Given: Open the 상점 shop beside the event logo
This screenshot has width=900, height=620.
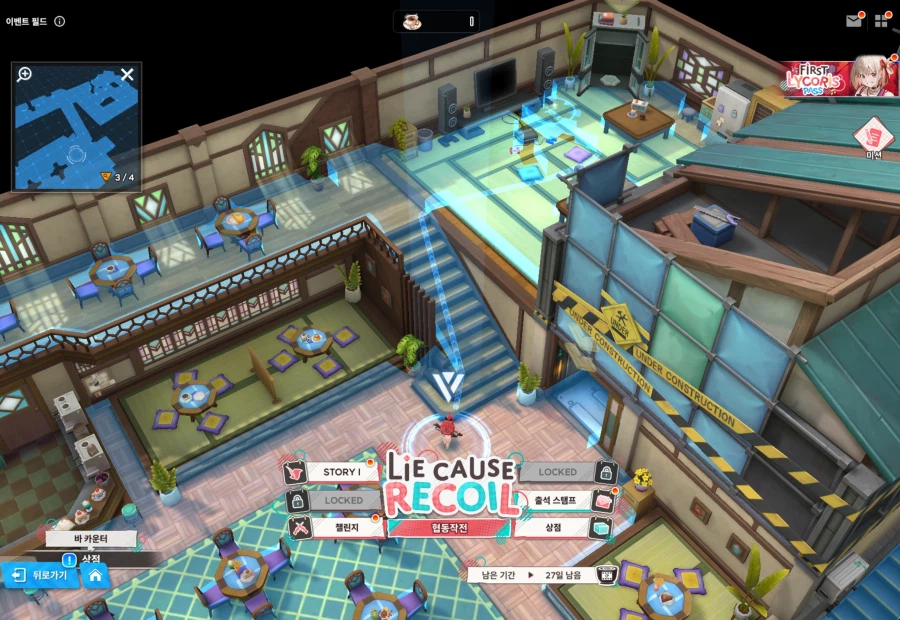Looking at the screenshot, I should (558, 527).
